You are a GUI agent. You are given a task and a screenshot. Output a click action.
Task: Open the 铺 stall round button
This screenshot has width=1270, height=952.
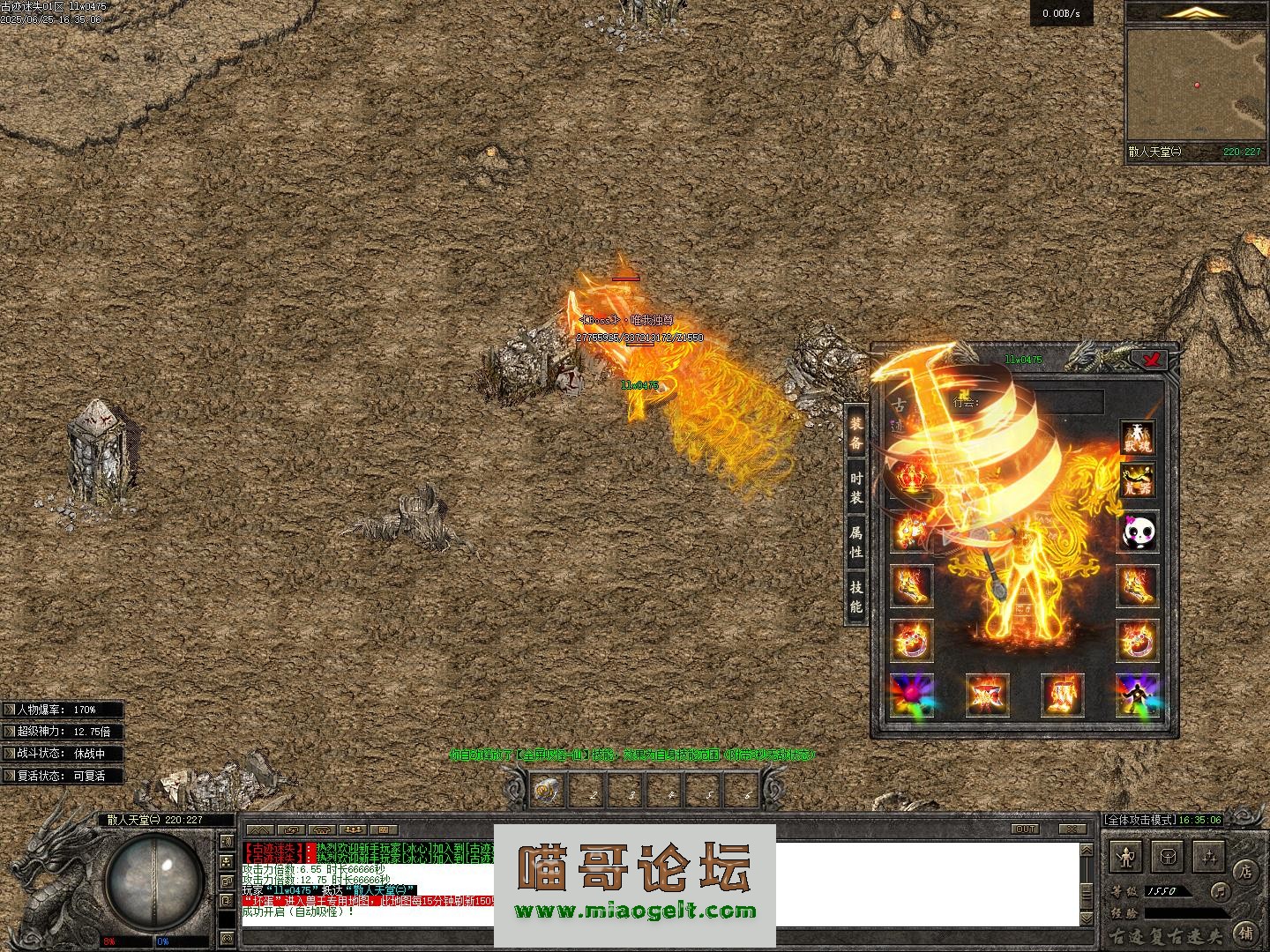pos(1244,931)
